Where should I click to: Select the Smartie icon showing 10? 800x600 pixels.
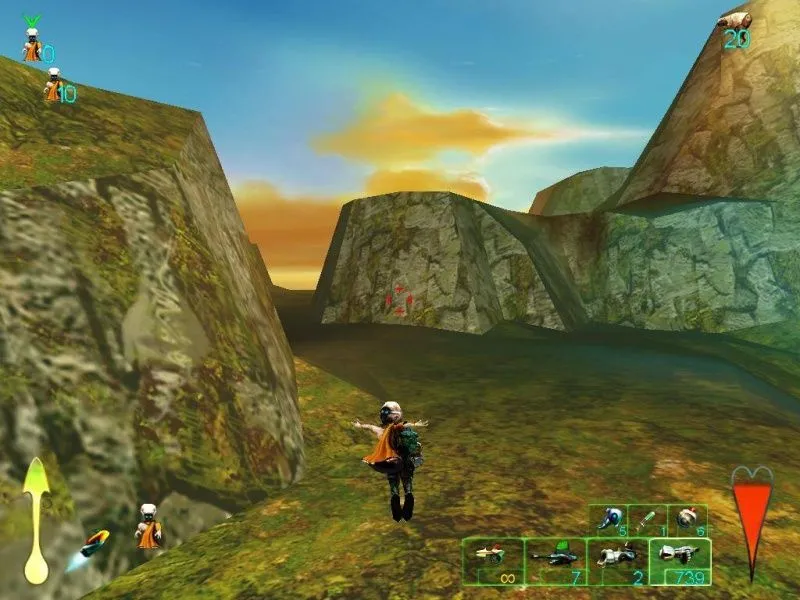point(53,85)
